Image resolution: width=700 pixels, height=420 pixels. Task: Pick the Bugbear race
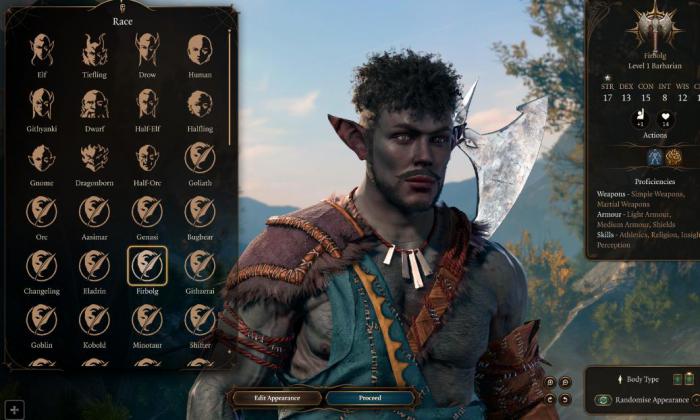pyautogui.click(x=200, y=211)
